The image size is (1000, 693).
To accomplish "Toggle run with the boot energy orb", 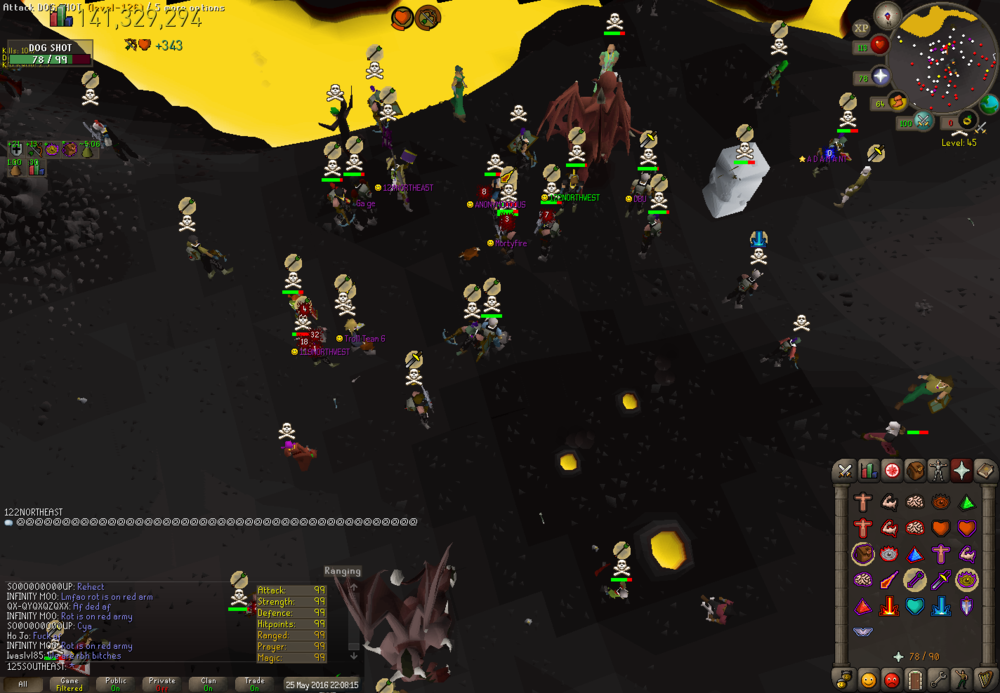I will pyautogui.click(x=897, y=101).
